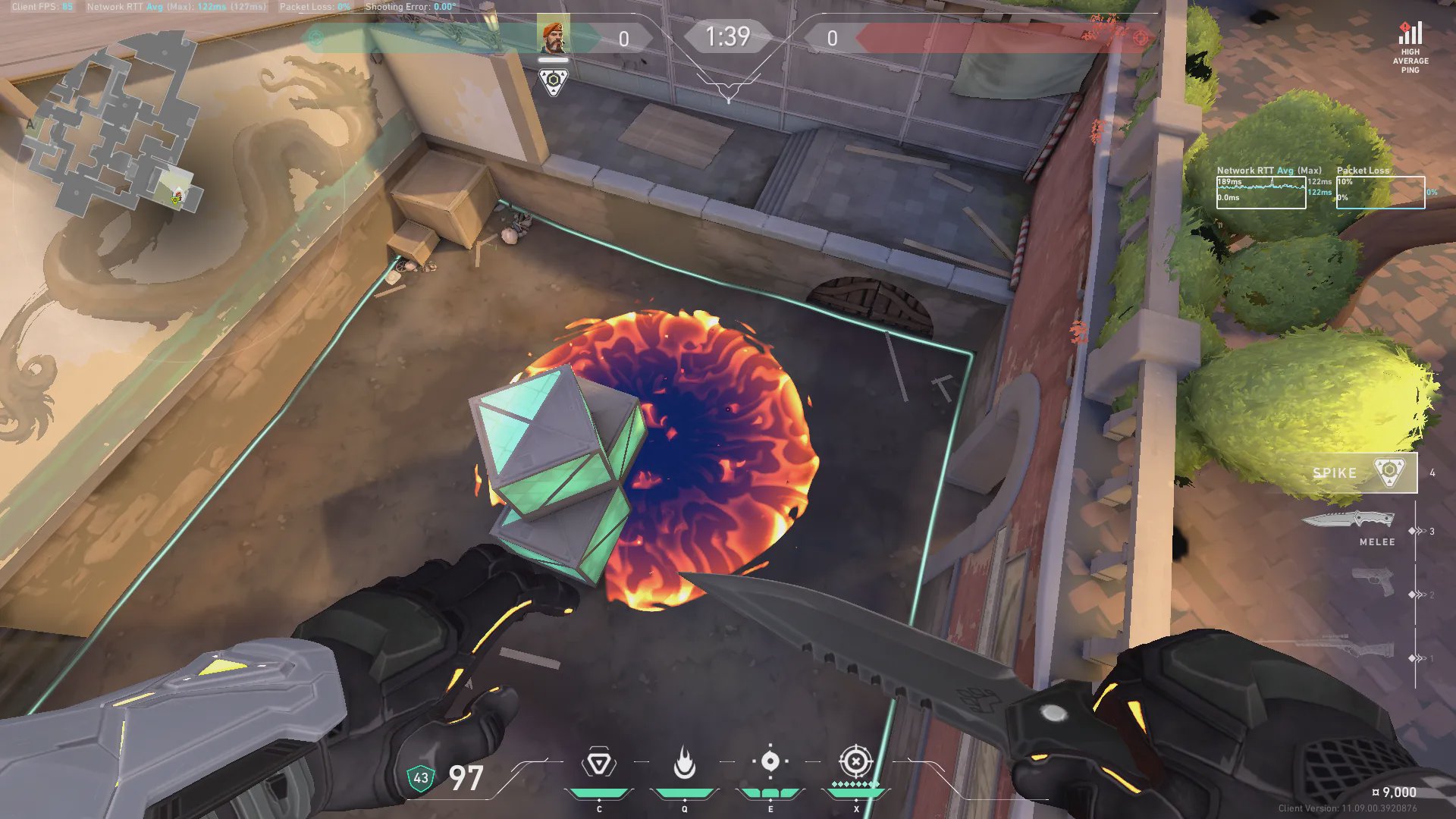
Task: Select the Network RTT graph
Action: click(1260, 193)
